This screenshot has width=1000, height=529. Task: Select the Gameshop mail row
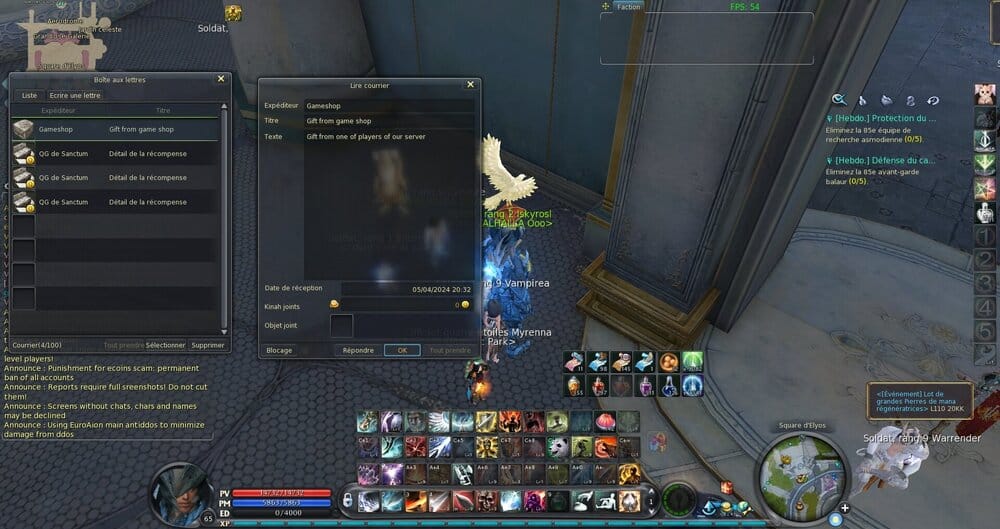tap(115, 129)
